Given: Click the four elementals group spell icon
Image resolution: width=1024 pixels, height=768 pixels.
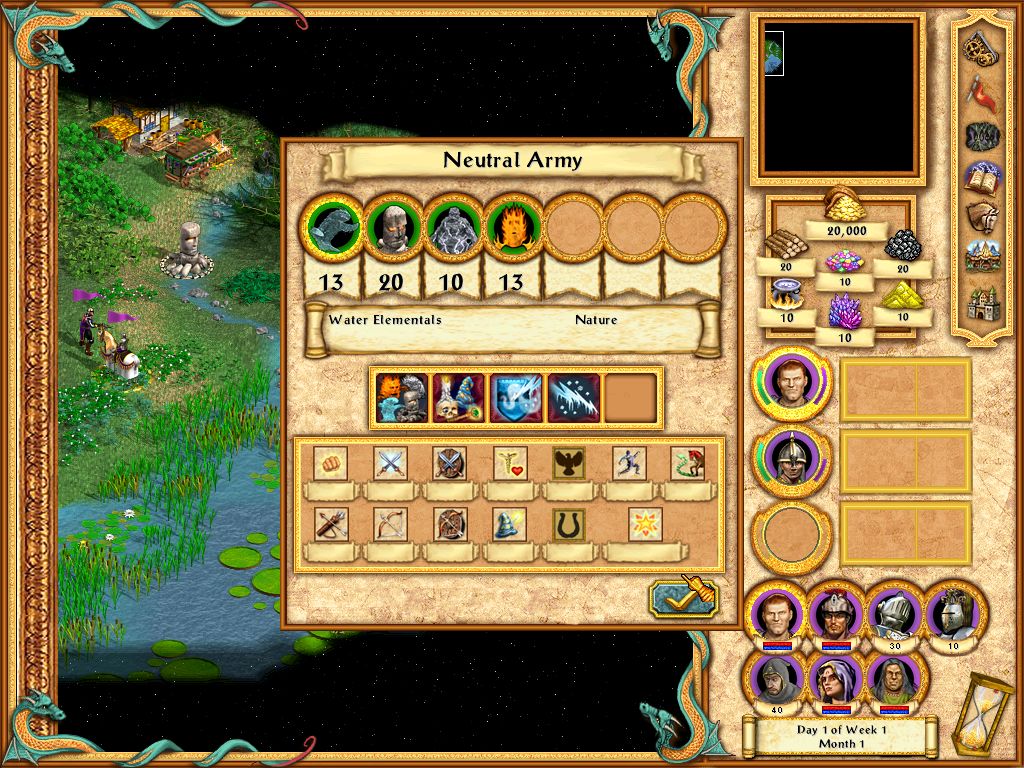Looking at the screenshot, I should (400, 397).
